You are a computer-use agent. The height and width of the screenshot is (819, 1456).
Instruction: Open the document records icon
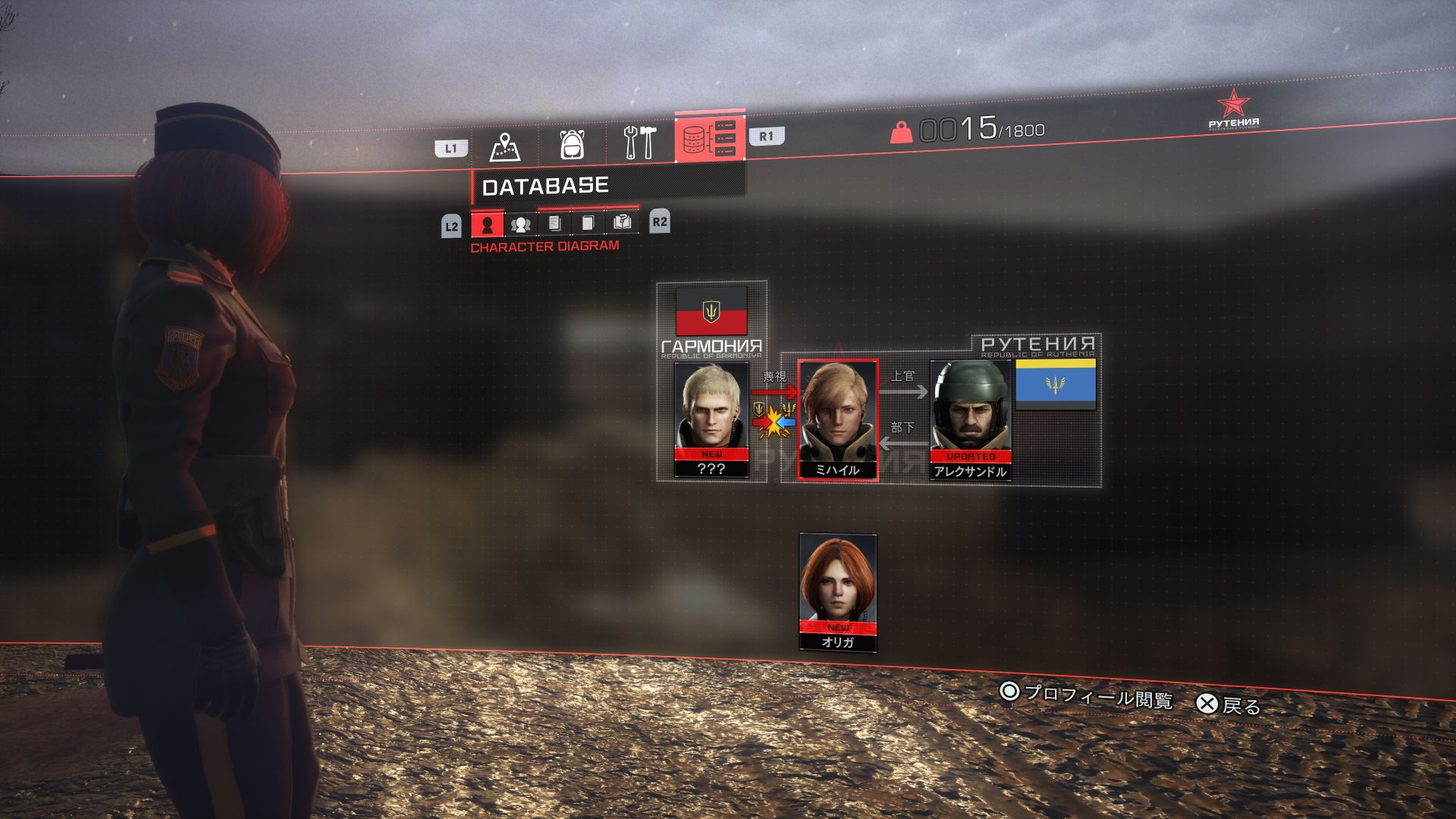[554, 224]
